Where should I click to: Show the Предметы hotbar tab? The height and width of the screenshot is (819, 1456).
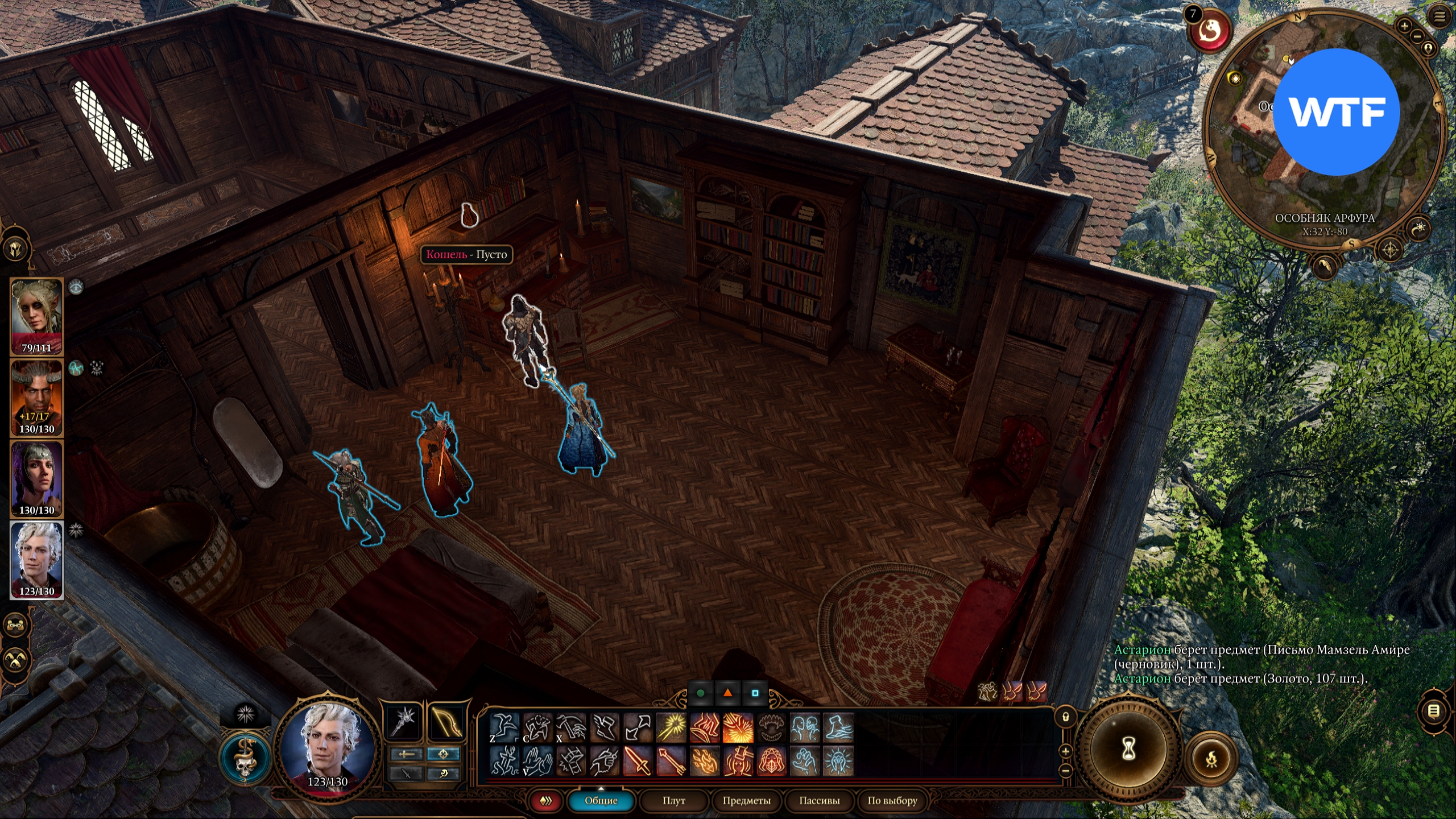click(746, 800)
